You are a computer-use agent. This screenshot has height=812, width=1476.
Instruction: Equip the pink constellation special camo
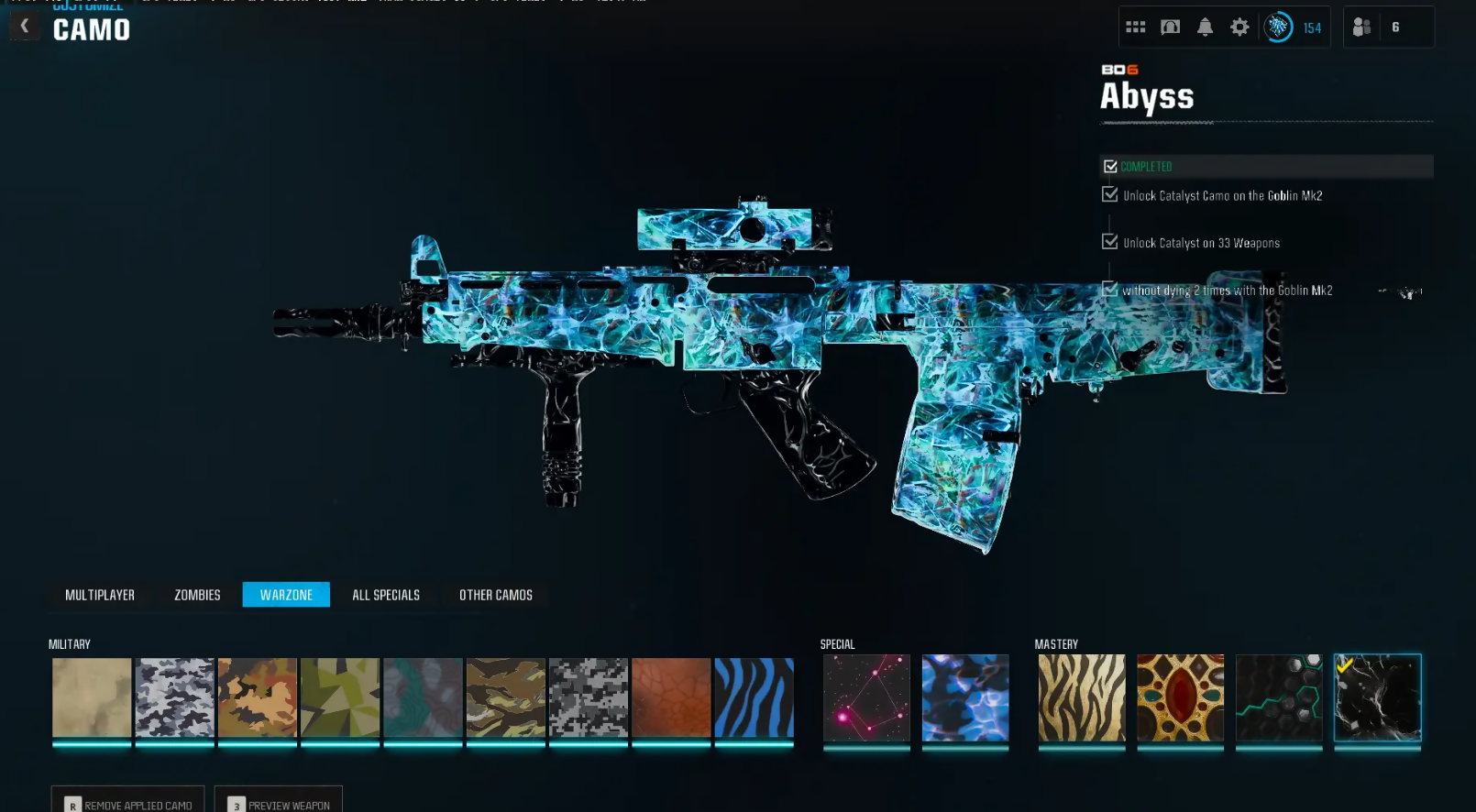point(866,697)
